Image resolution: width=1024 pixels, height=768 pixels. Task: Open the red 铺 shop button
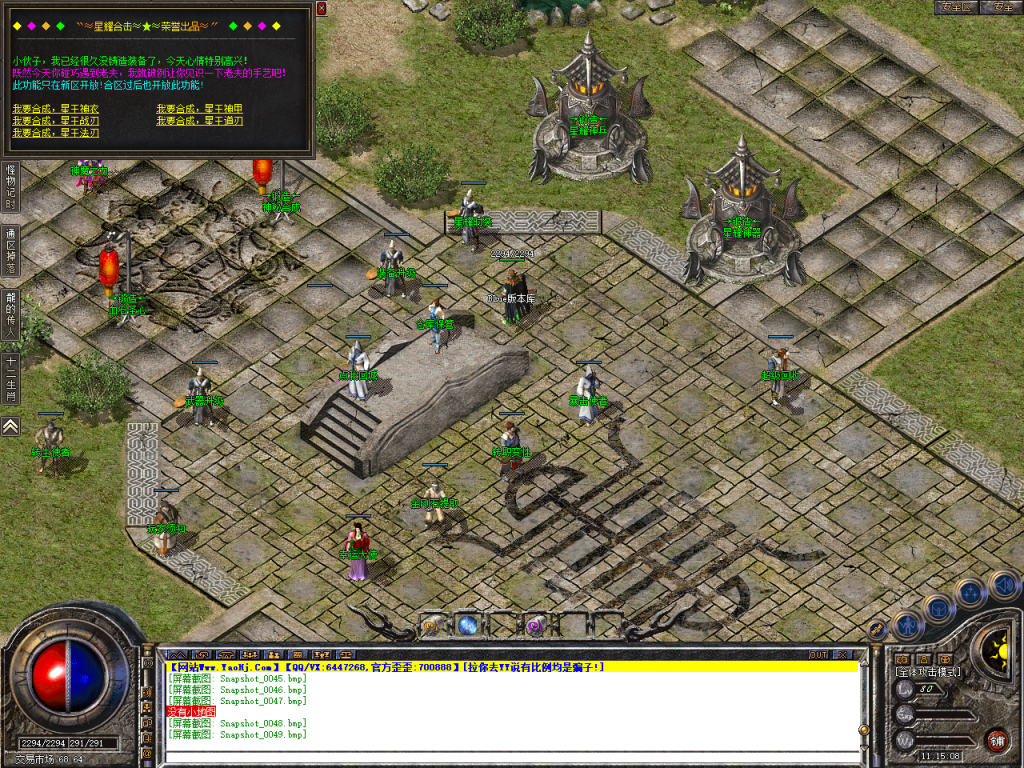click(x=996, y=740)
